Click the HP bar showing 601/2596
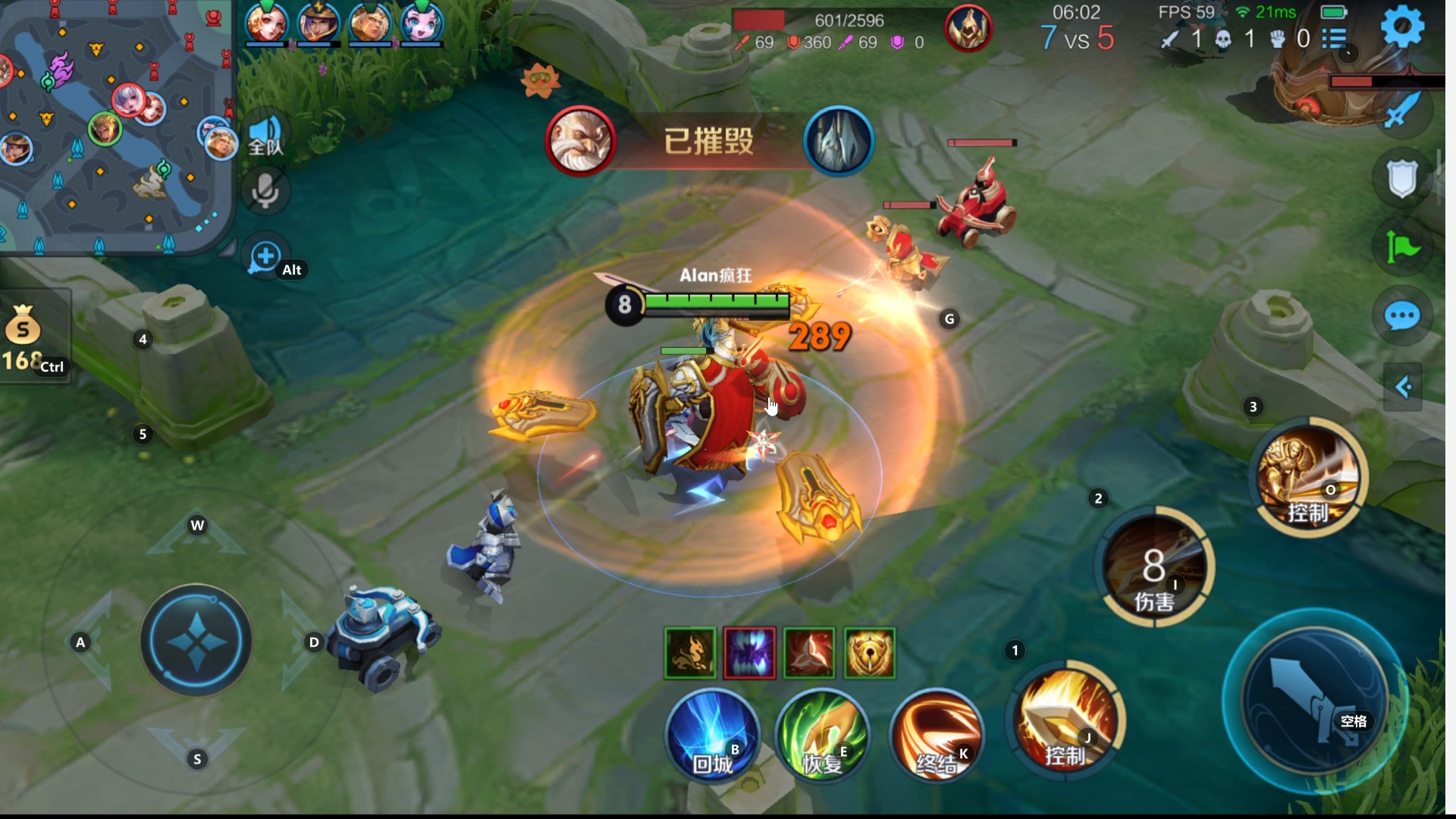This screenshot has width=1456, height=819. (x=849, y=21)
